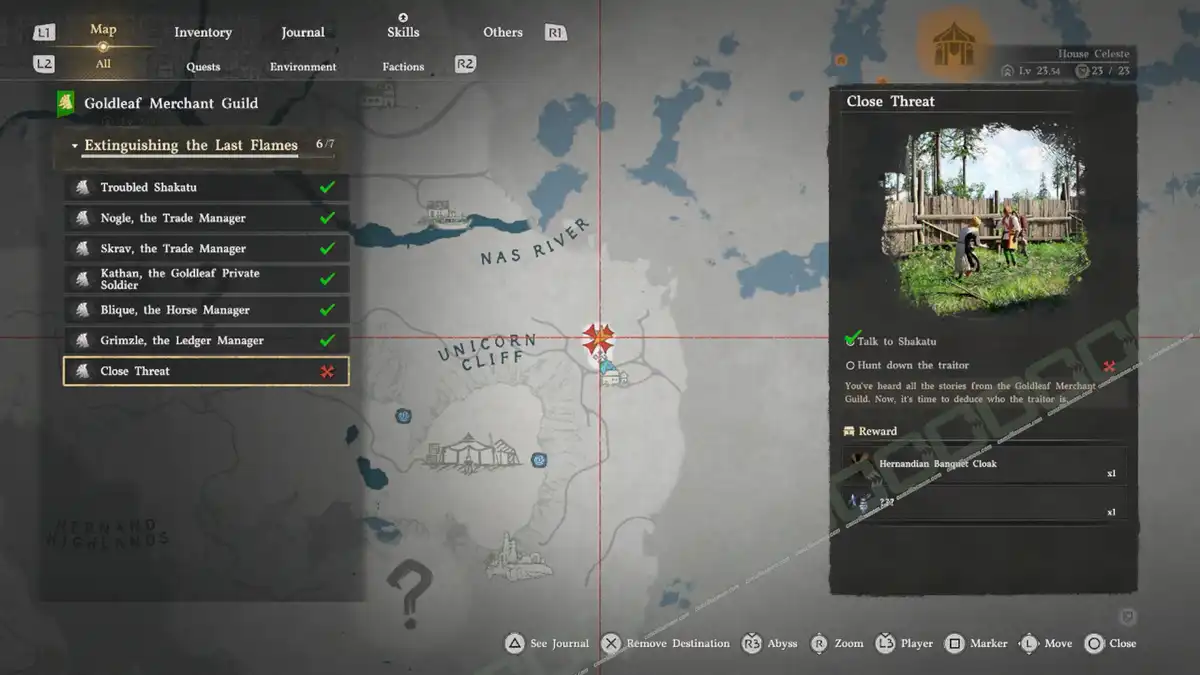Select Kathan, the Goldleaf Private Soldier

pos(206,279)
